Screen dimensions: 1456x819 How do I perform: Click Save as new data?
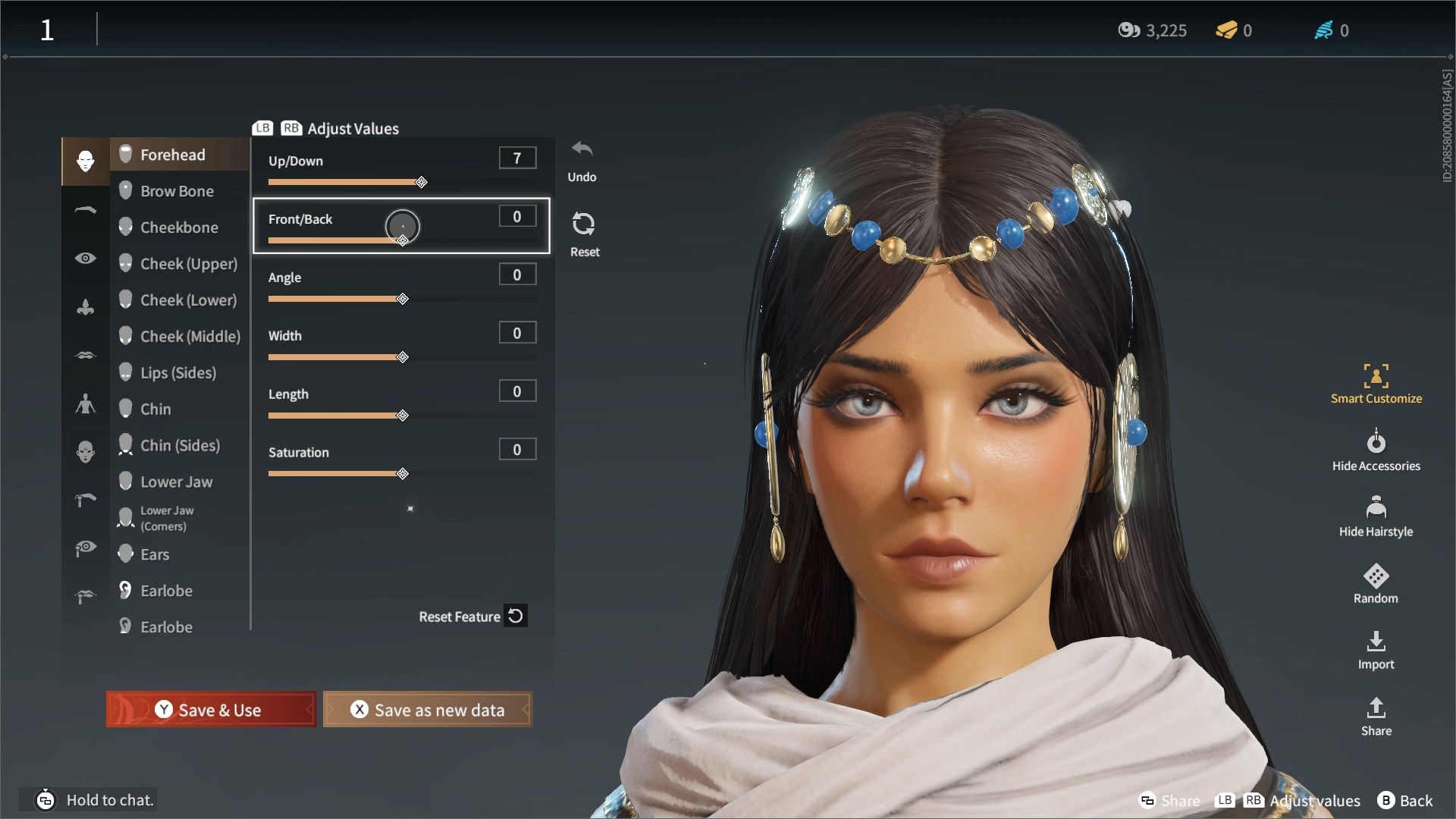pyautogui.click(x=427, y=710)
